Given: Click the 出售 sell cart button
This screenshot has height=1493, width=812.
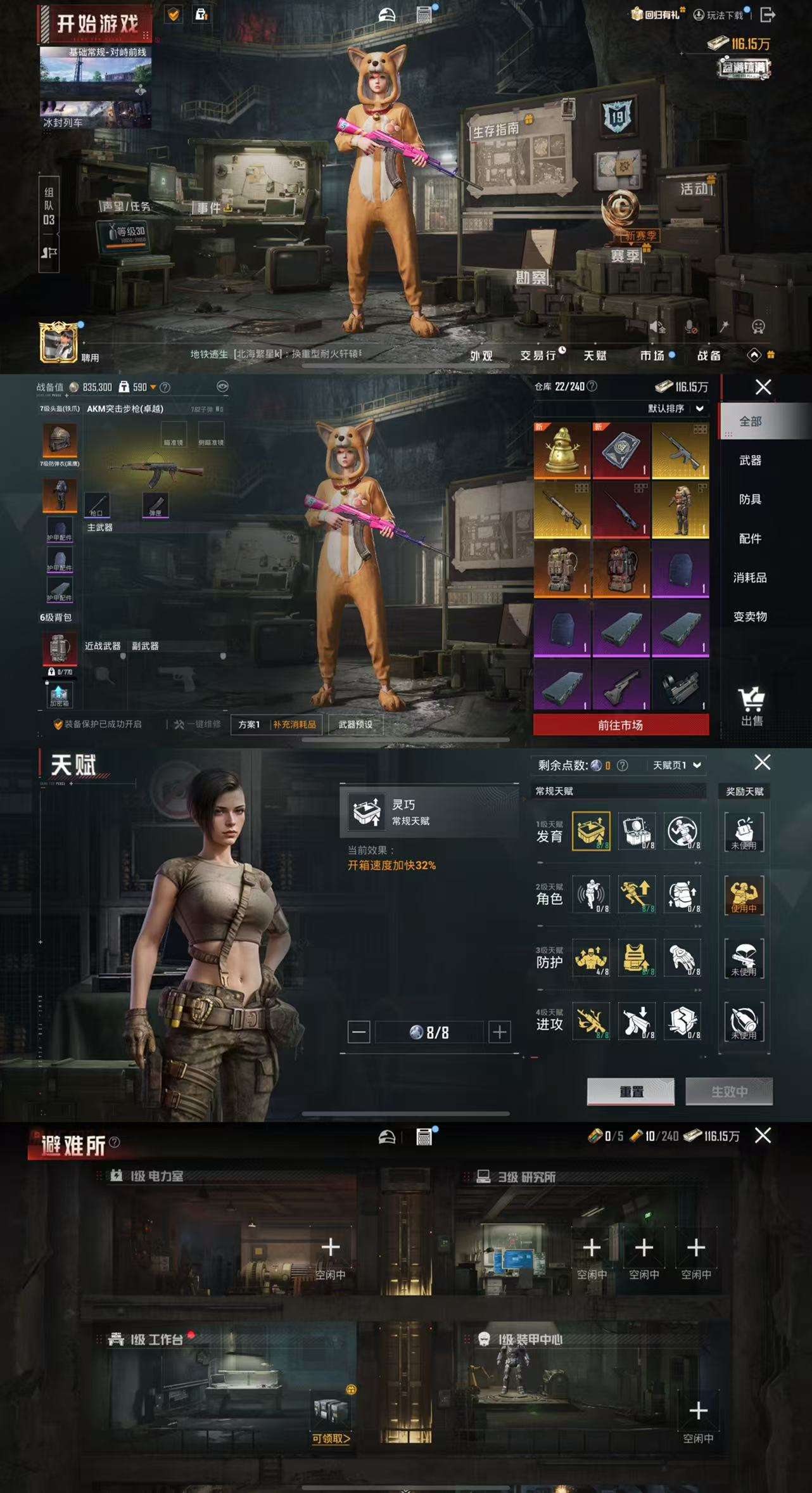Looking at the screenshot, I should pos(752,707).
